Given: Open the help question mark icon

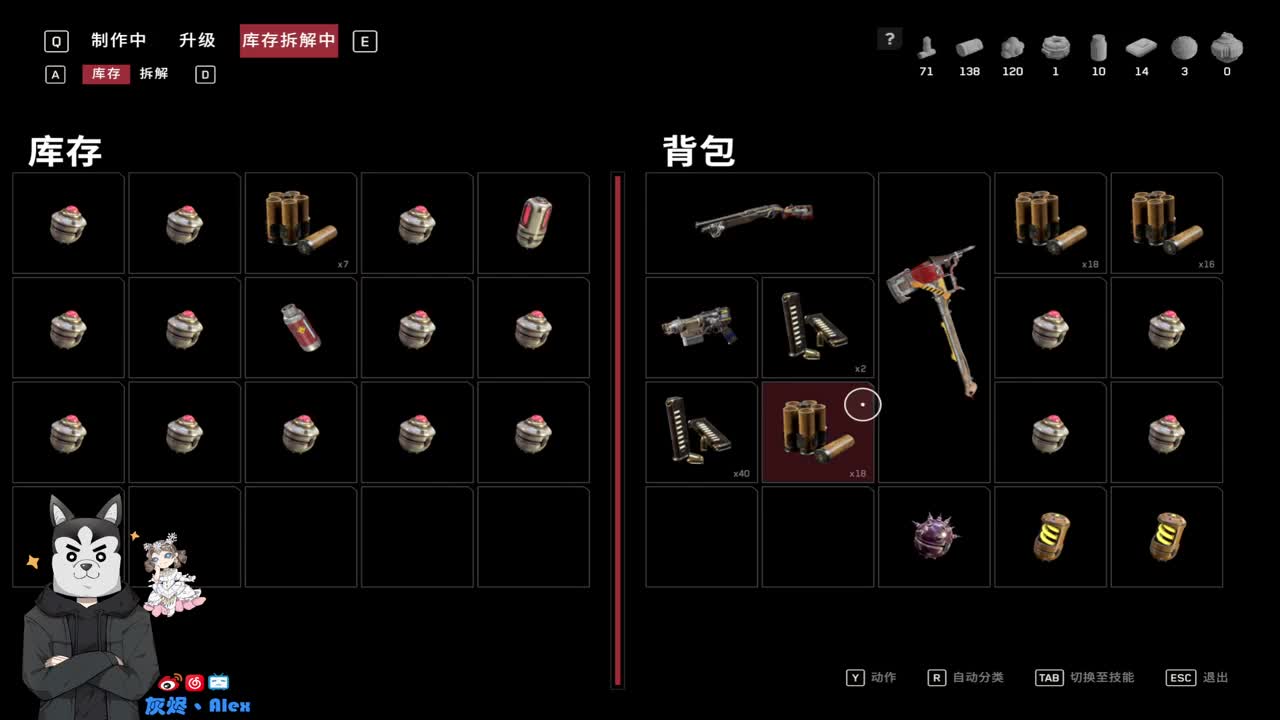Looking at the screenshot, I should pyautogui.click(x=890, y=39).
